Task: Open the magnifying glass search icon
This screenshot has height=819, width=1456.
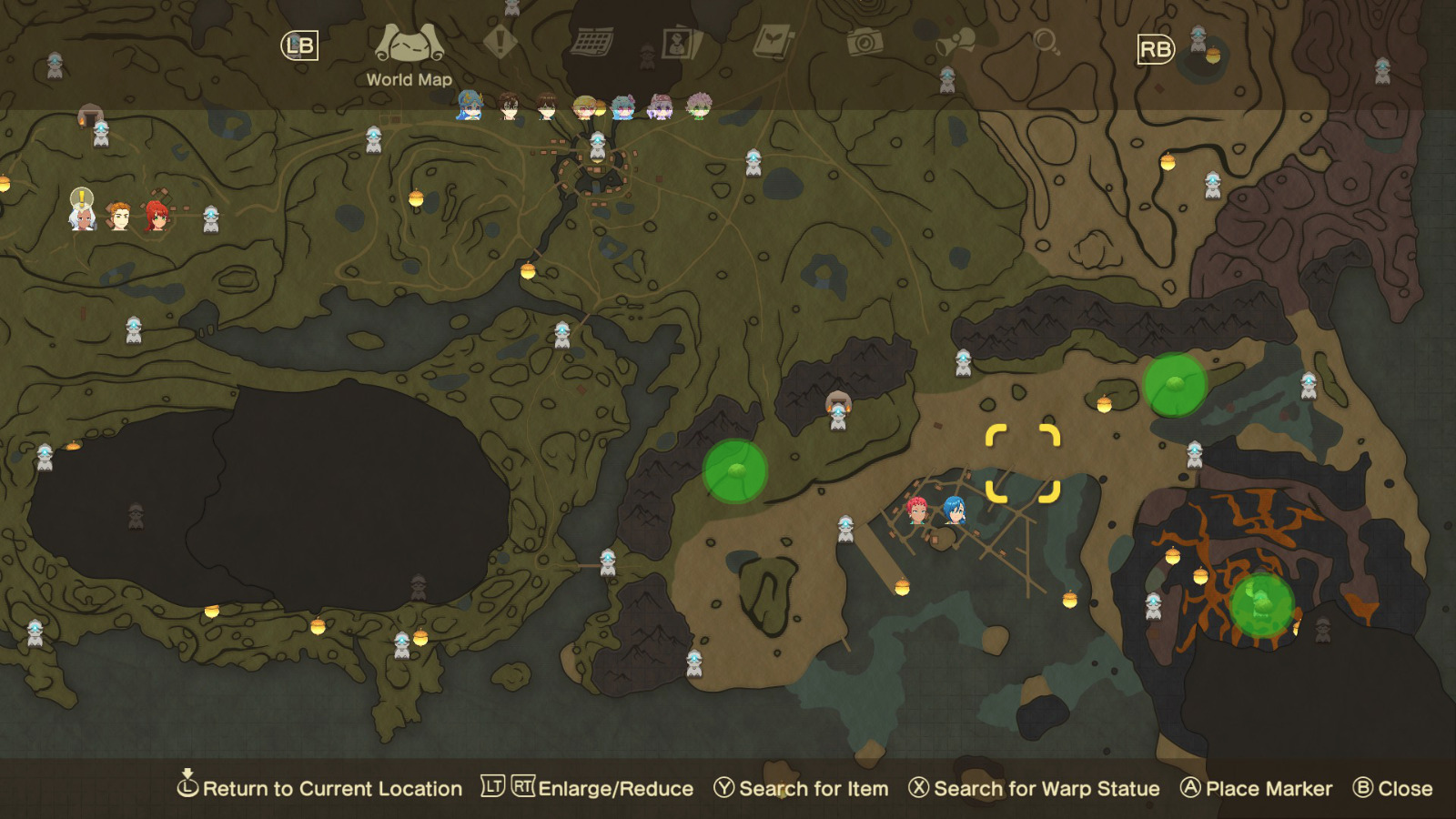Action: [x=1043, y=41]
